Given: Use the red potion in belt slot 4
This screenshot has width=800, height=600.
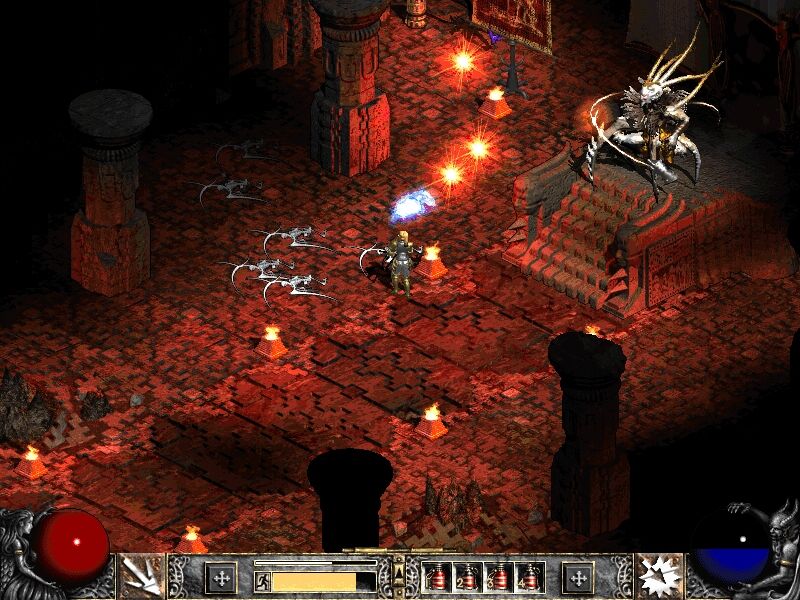Looking at the screenshot, I should (x=528, y=577).
